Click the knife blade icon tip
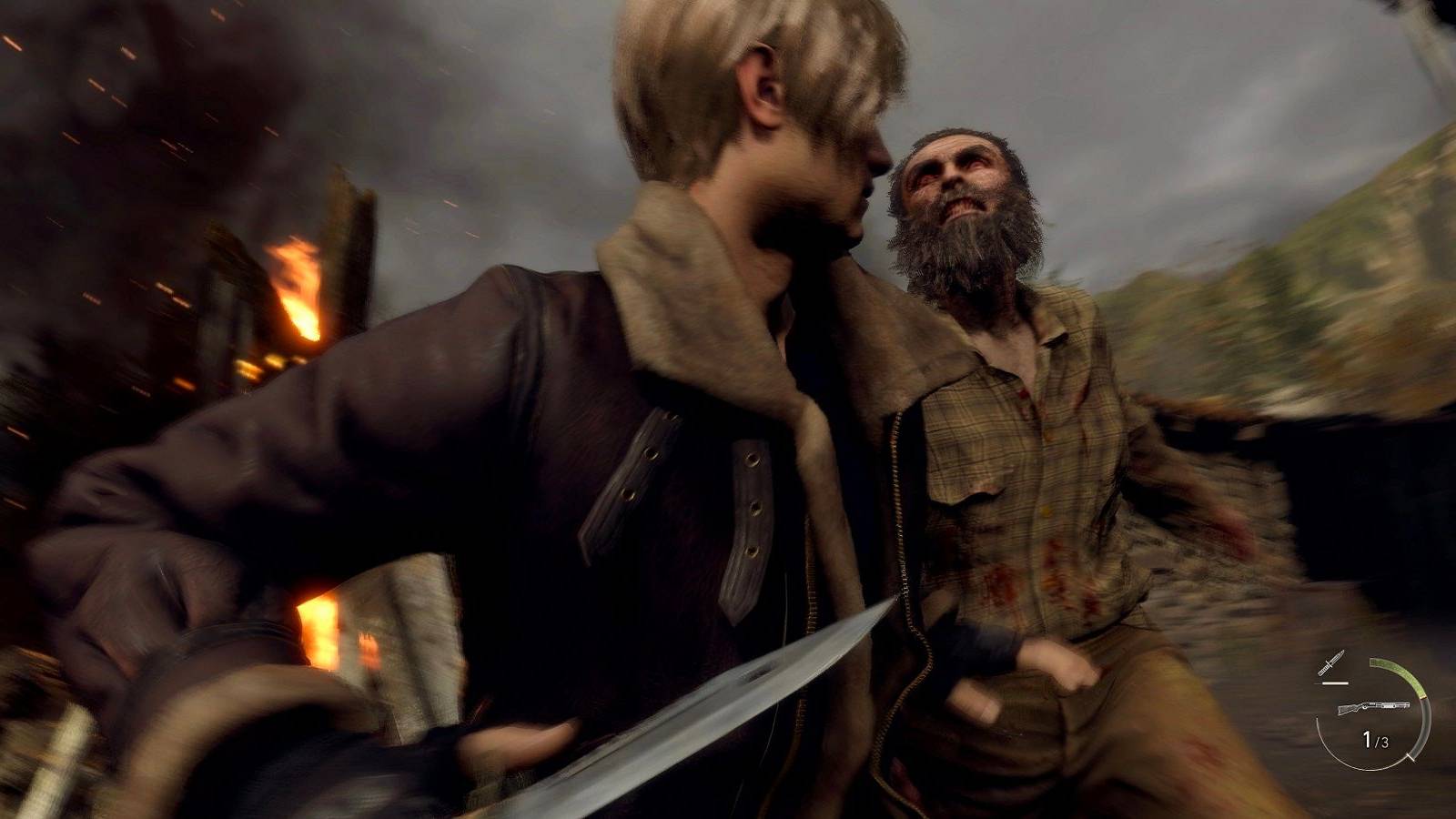 1344,652
